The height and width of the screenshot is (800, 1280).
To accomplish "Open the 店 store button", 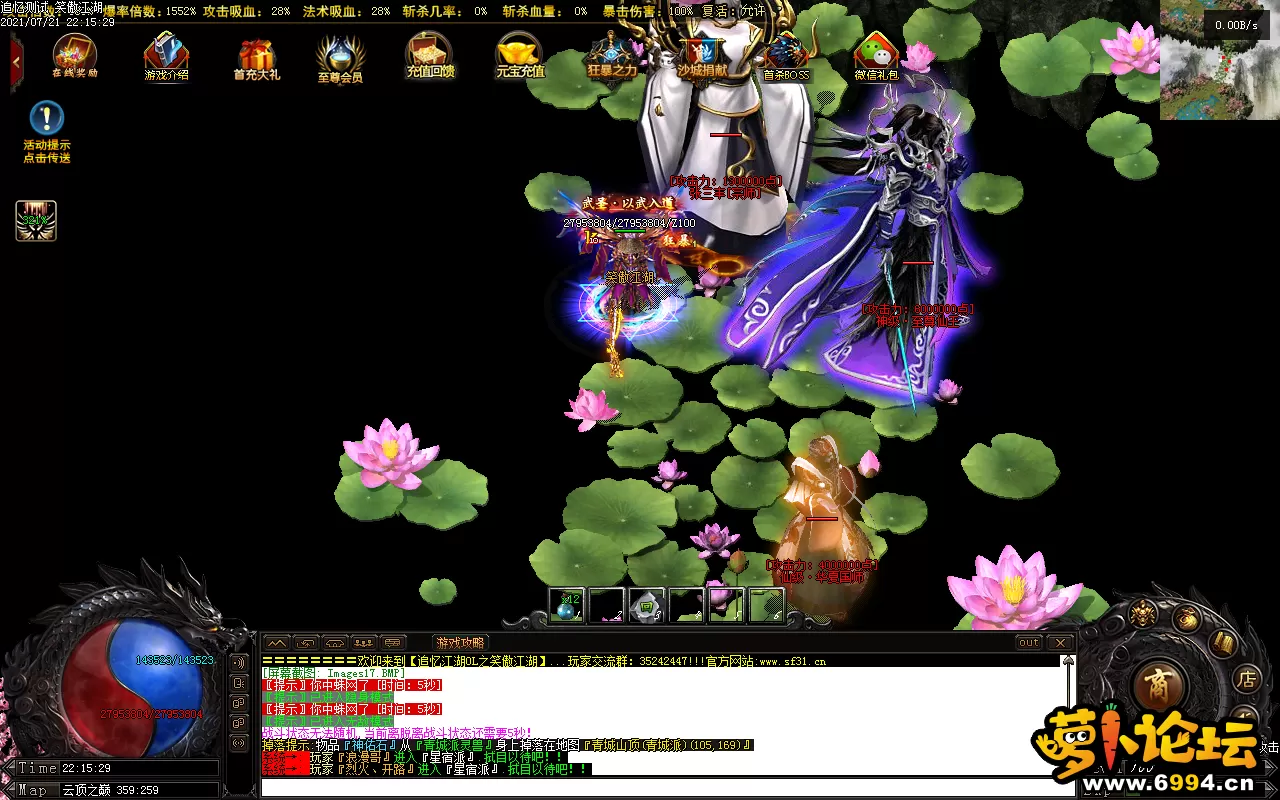I will (x=1247, y=680).
